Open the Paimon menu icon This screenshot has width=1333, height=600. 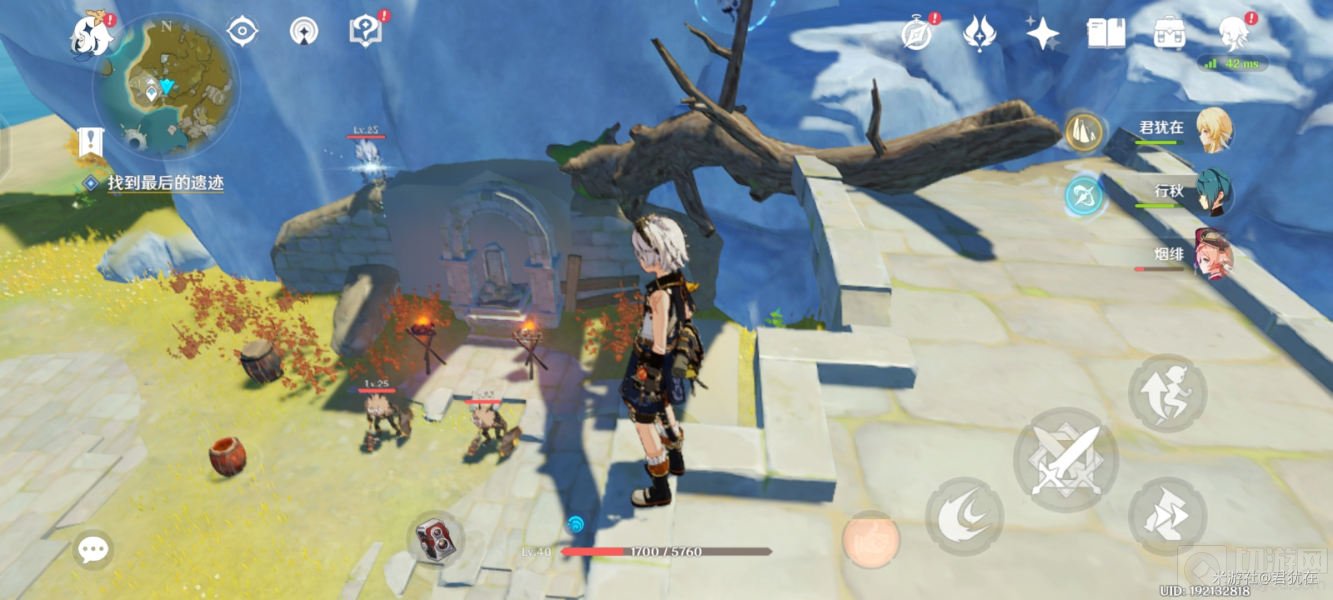pos(91,36)
